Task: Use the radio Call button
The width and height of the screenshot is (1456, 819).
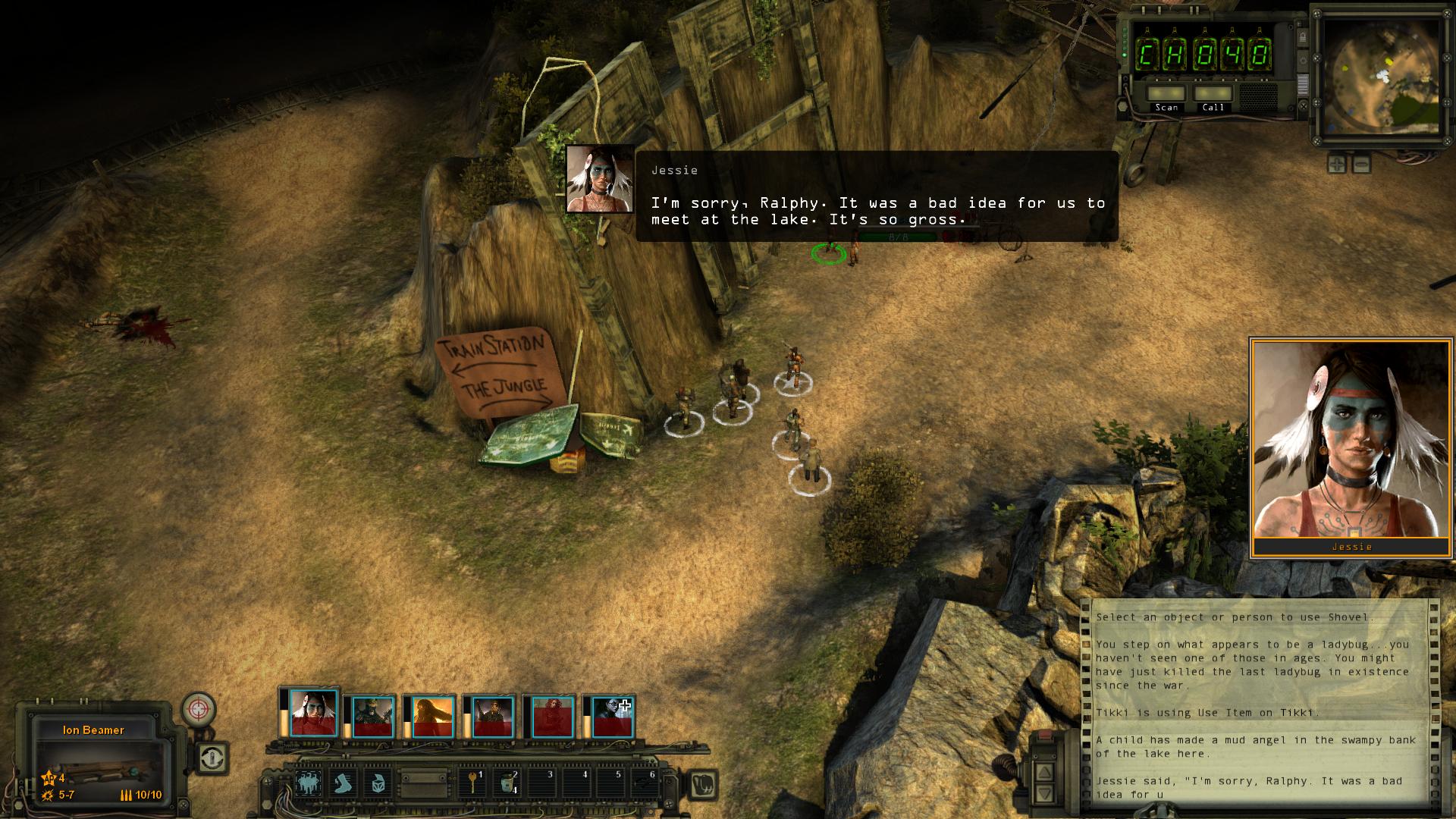Action: (1213, 94)
